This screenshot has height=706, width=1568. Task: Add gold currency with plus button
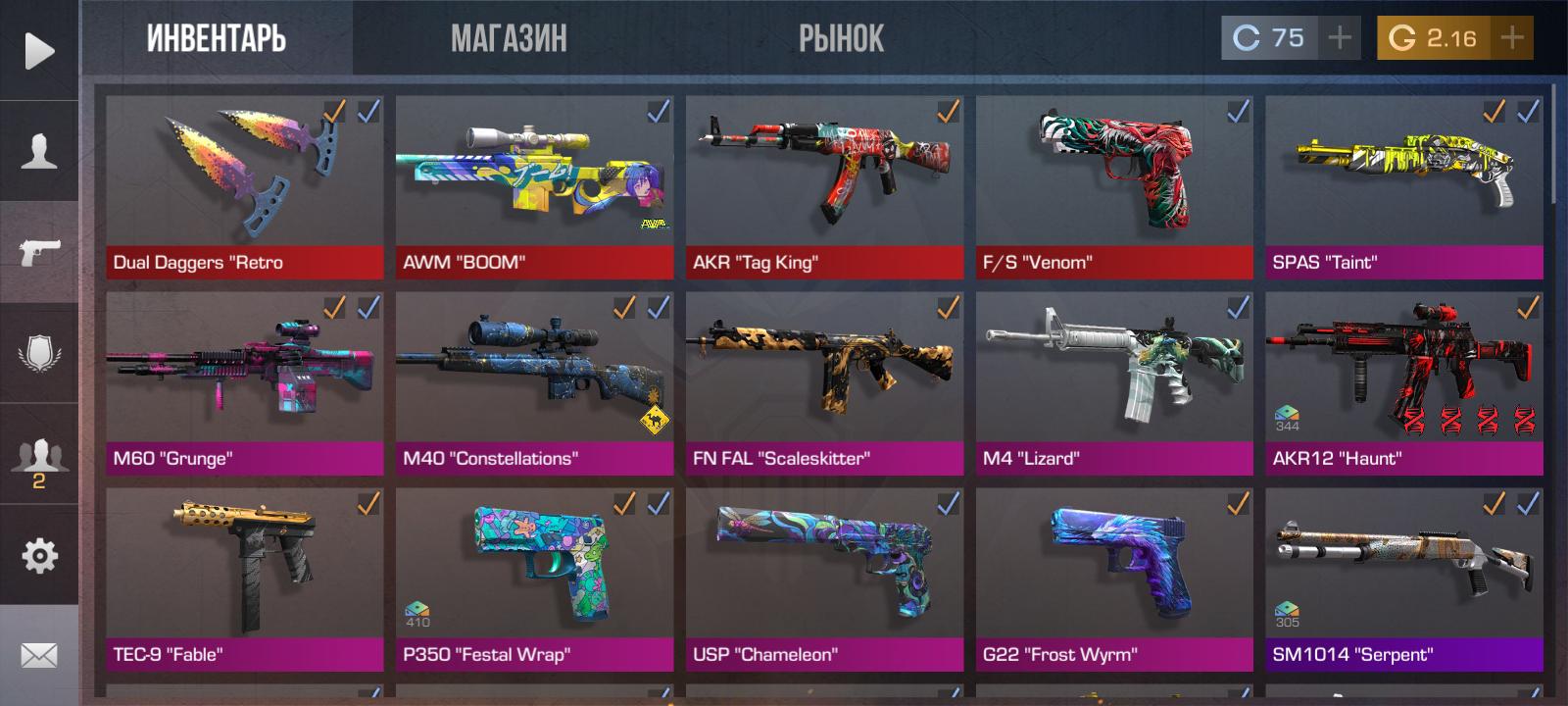point(1512,38)
